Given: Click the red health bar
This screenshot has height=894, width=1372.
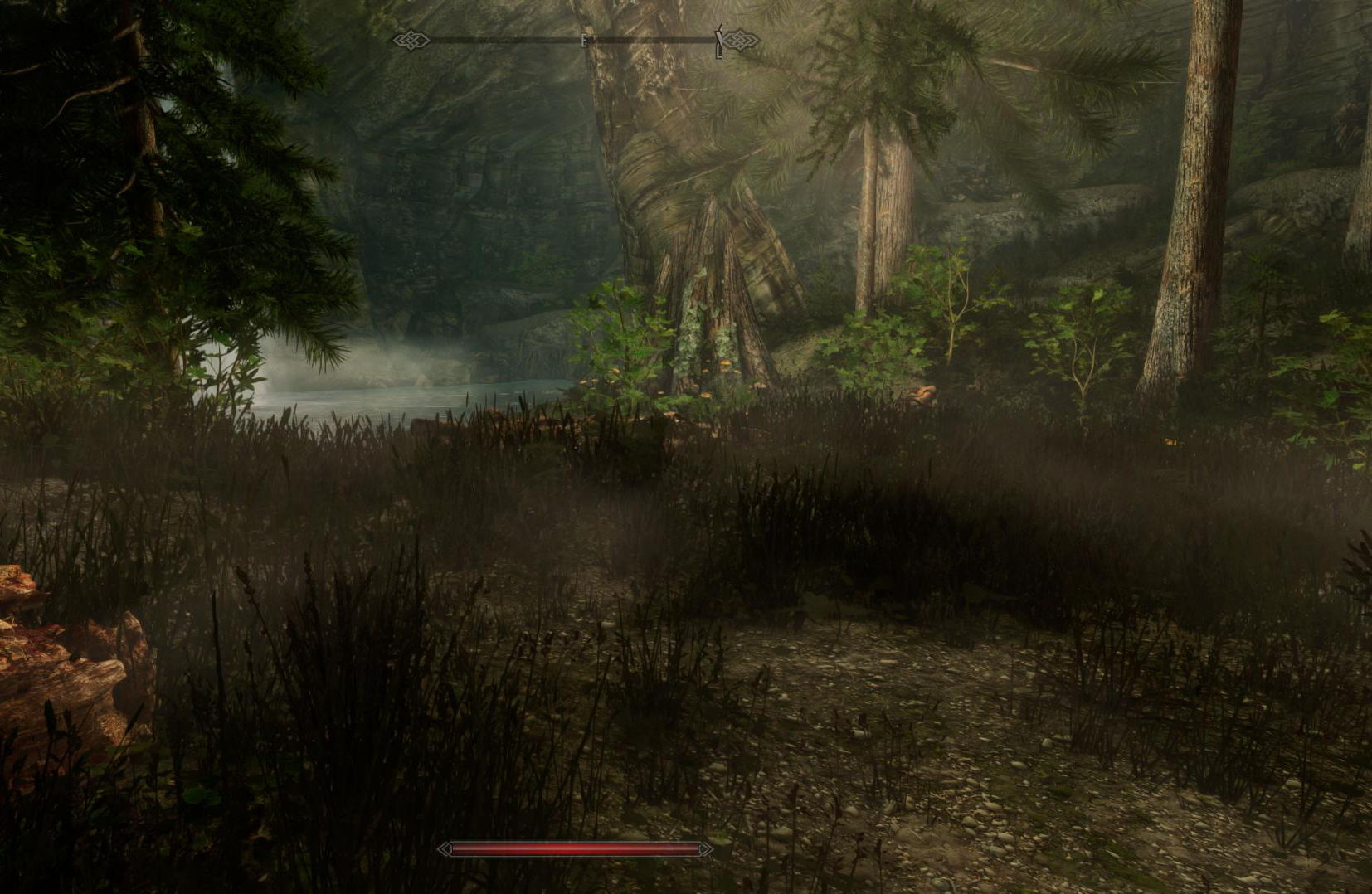Looking at the screenshot, I should pyautogui.click(x=577, y=849).
